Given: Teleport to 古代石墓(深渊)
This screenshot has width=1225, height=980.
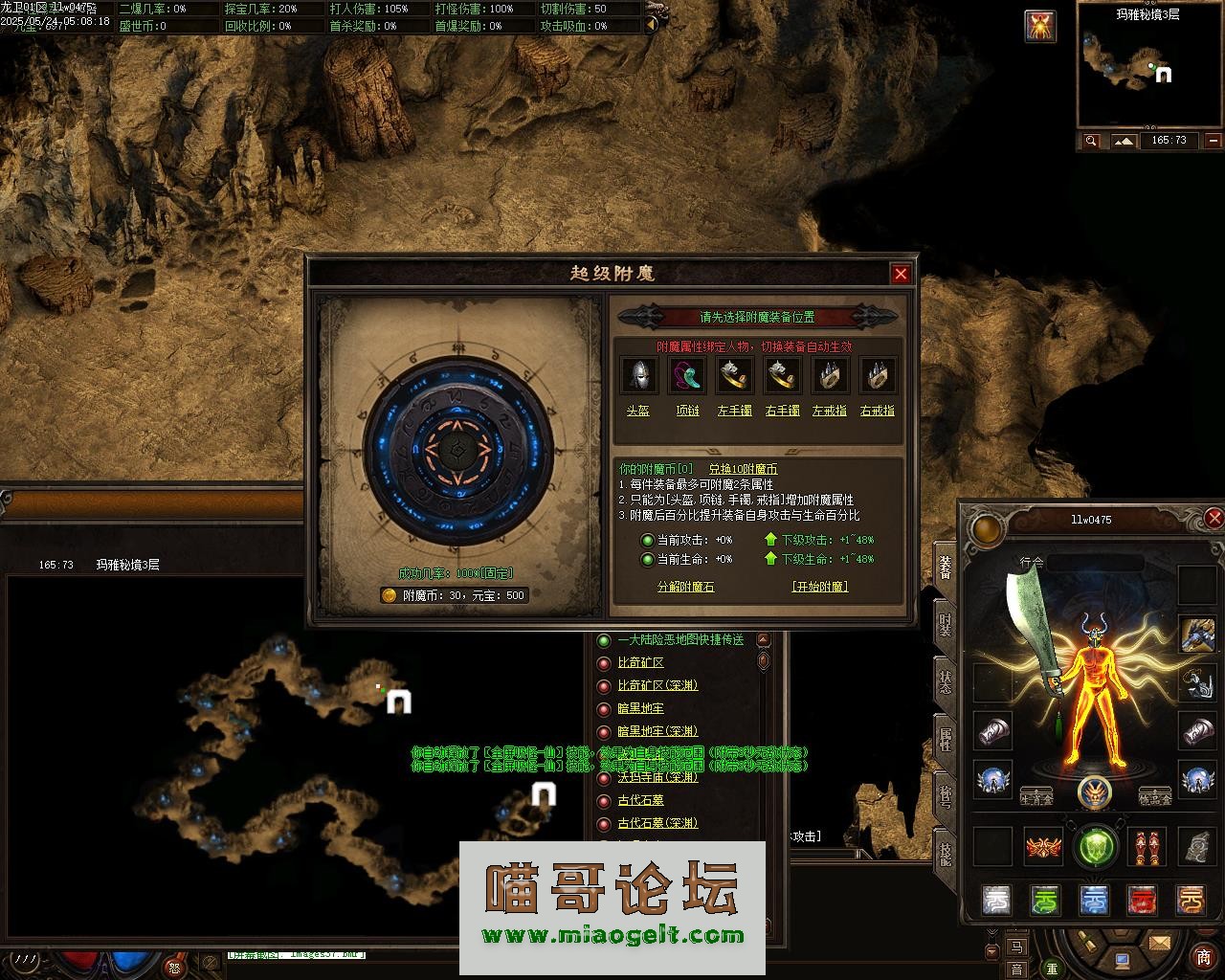Looking at the screenshot, I should tap(657, 823).
